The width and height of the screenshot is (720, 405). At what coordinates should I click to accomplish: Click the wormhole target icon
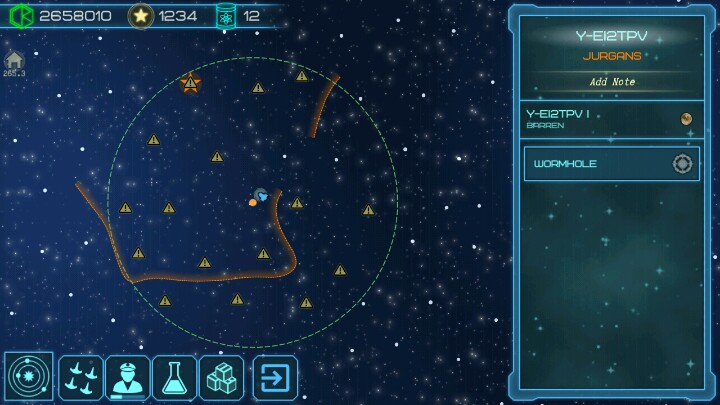[682, 164]
